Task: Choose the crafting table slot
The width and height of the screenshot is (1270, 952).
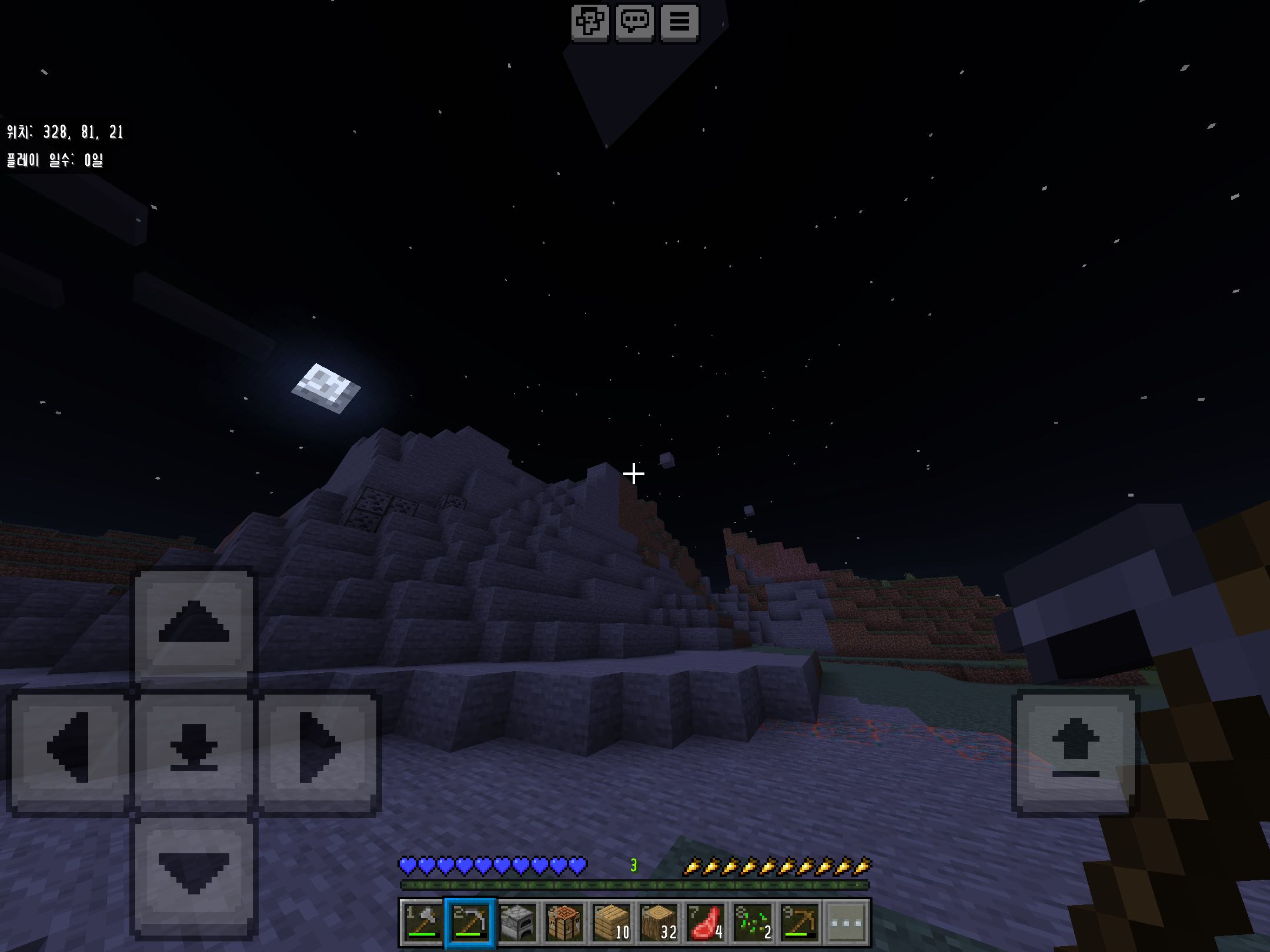Action: (x=564, y=922)
